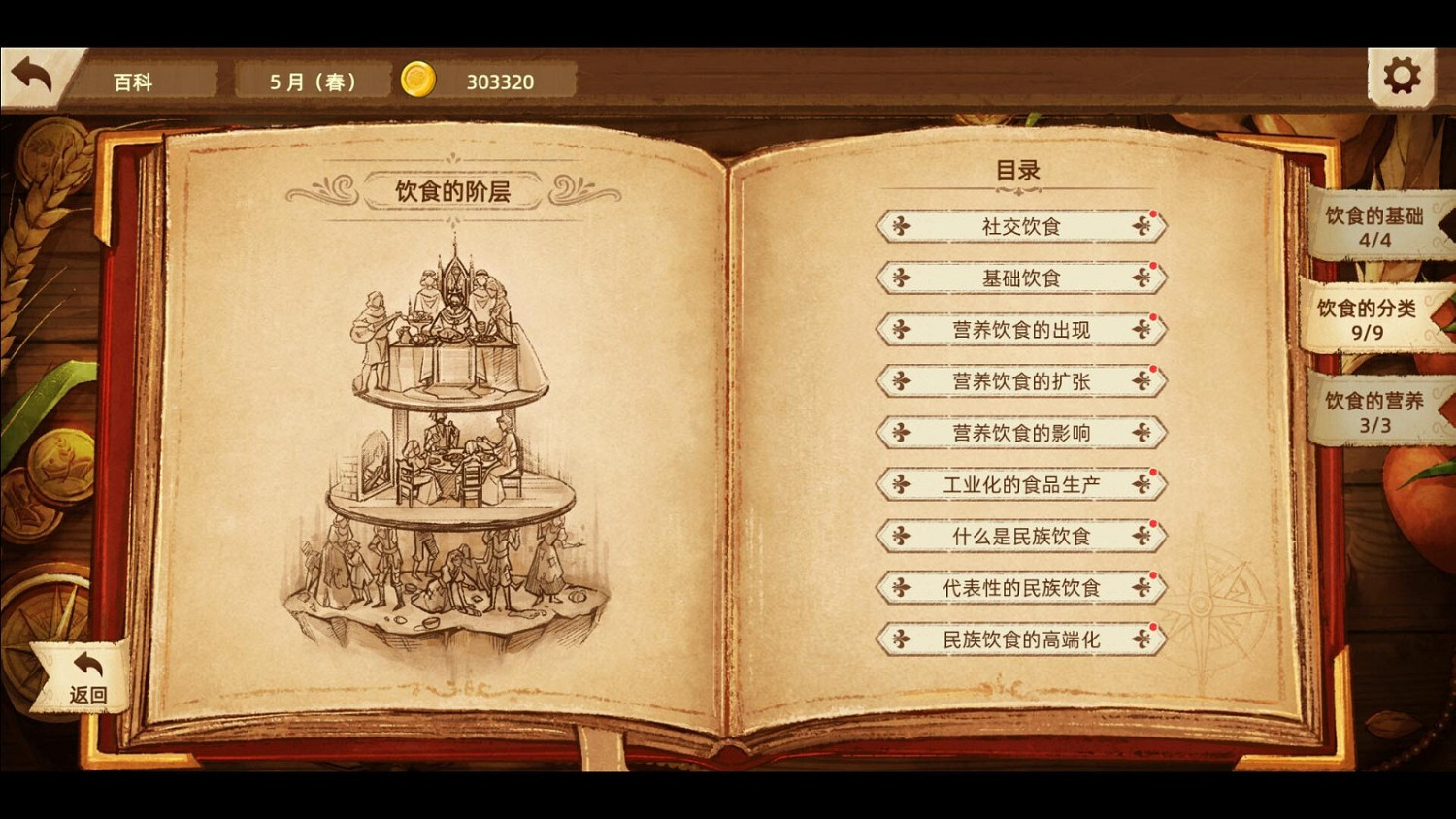Expand the 饮食的基础 4/4 side tab
The height and width of the screenshot is (819, 1456).
[x=1374, y=228]
